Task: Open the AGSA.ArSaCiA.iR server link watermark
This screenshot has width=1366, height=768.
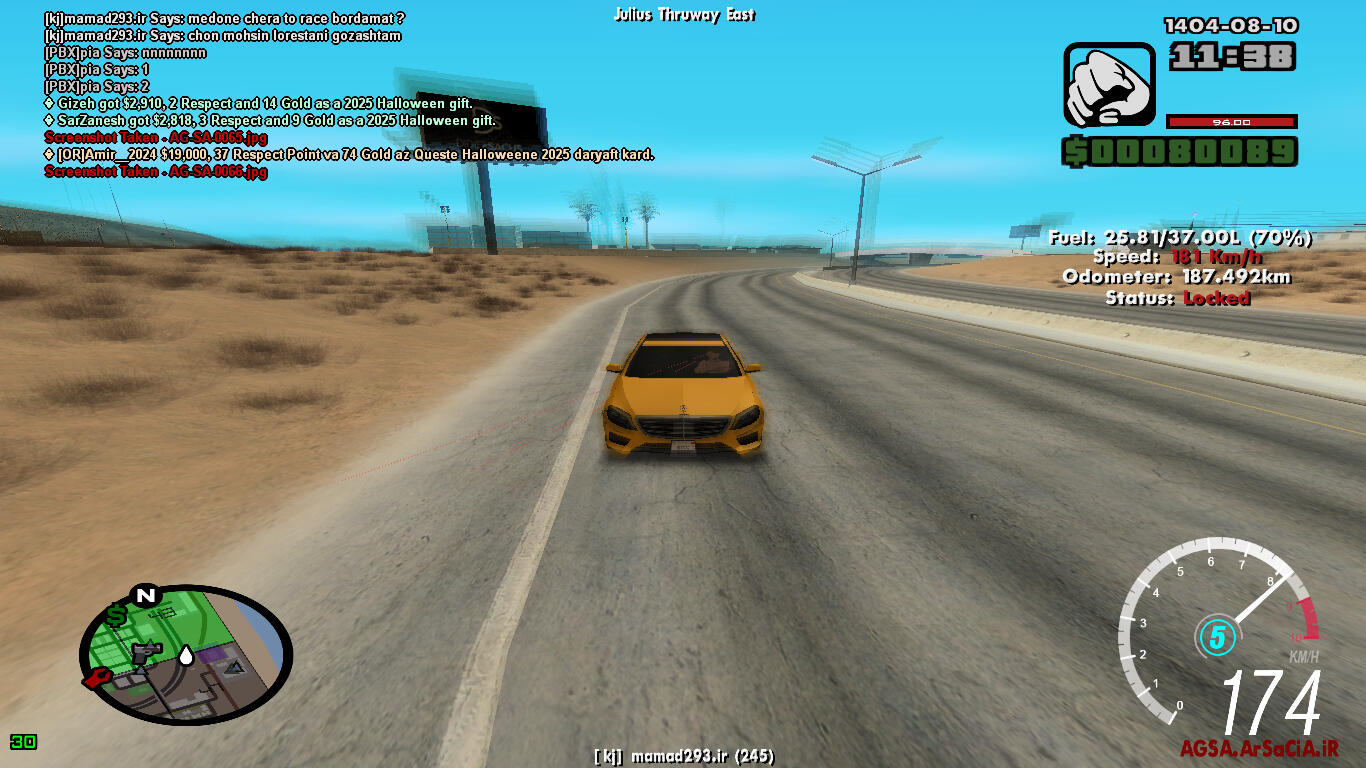Action: (1258, 749)
